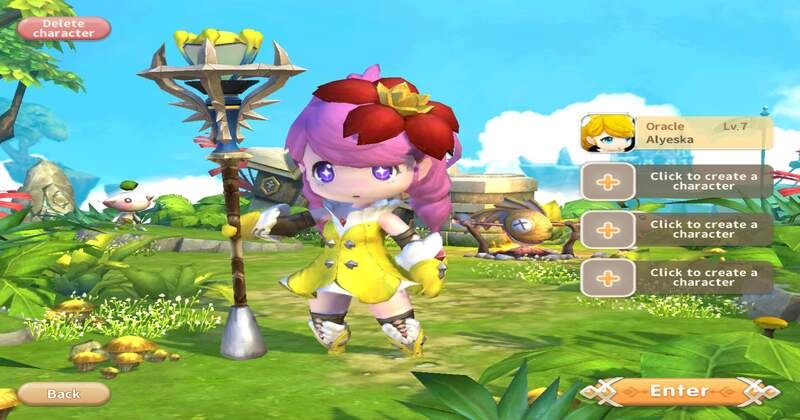Image resolution: width=800 pixels, height=420 pixels.
Task: Enter the game with the Enter button
Action: [679, 391]
